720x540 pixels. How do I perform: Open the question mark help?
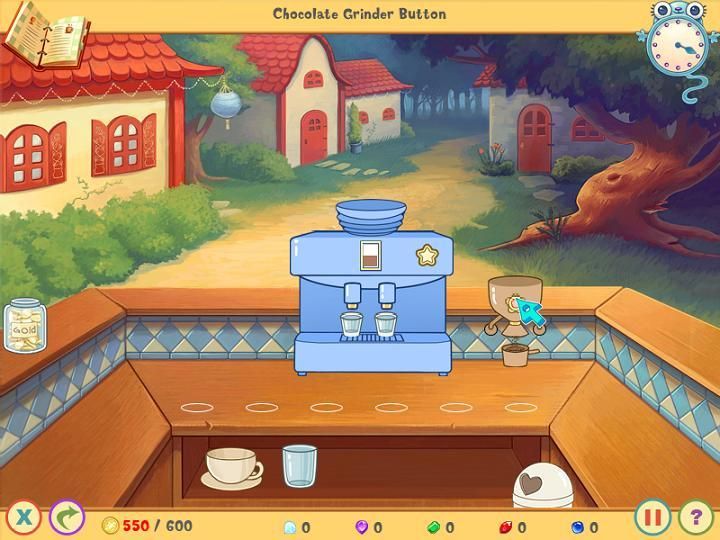[695, 517]
